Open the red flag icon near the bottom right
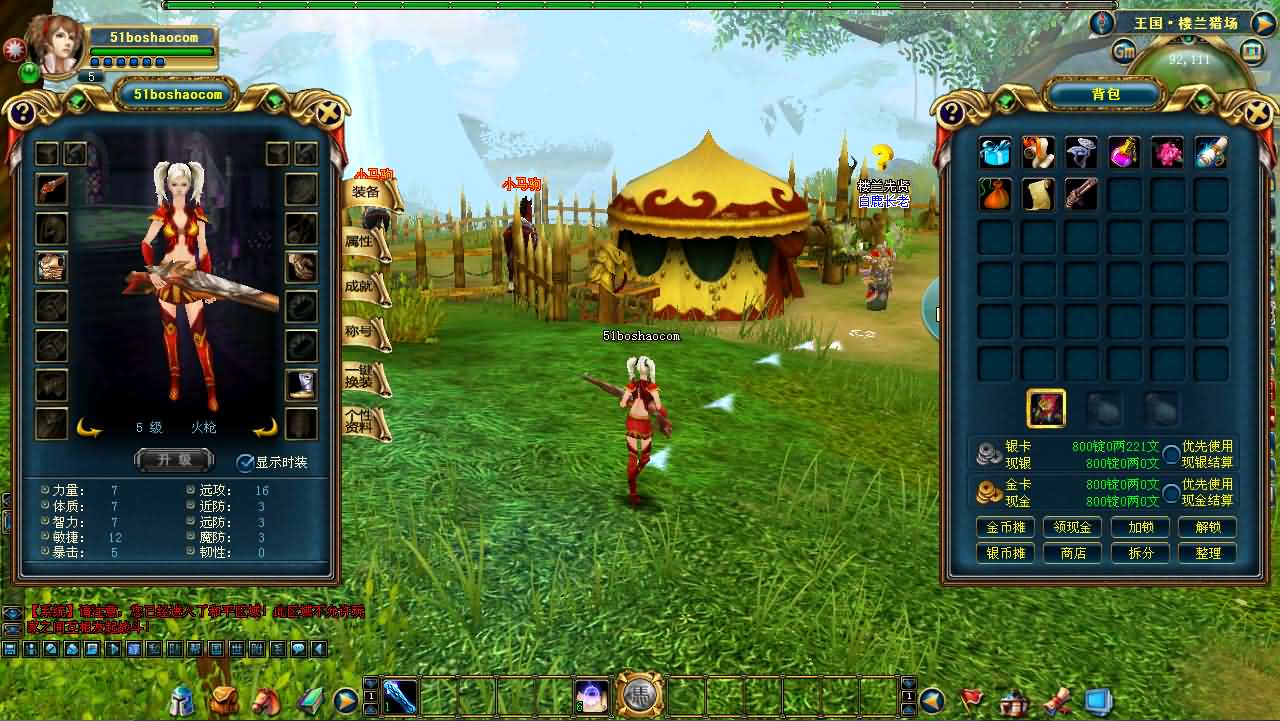 (971, 700)
